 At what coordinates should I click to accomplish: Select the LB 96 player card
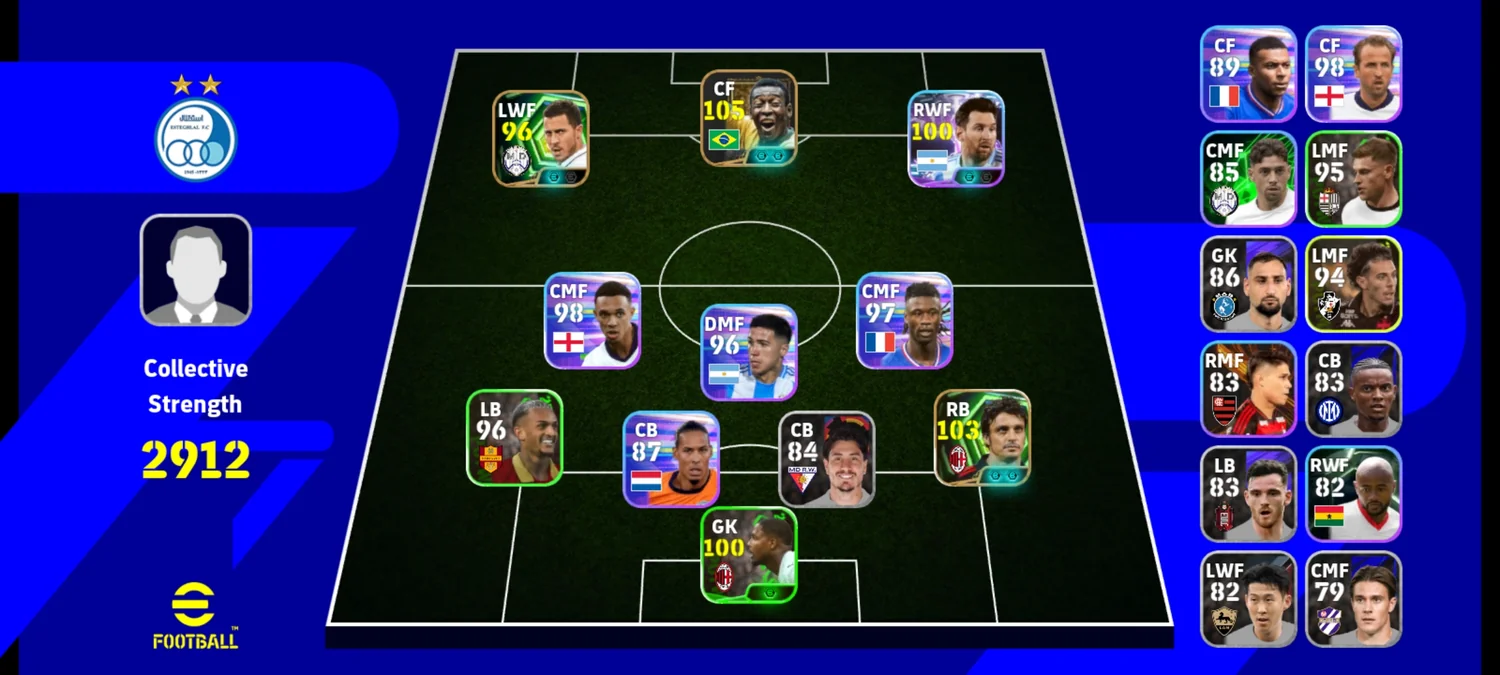point(514,438)
